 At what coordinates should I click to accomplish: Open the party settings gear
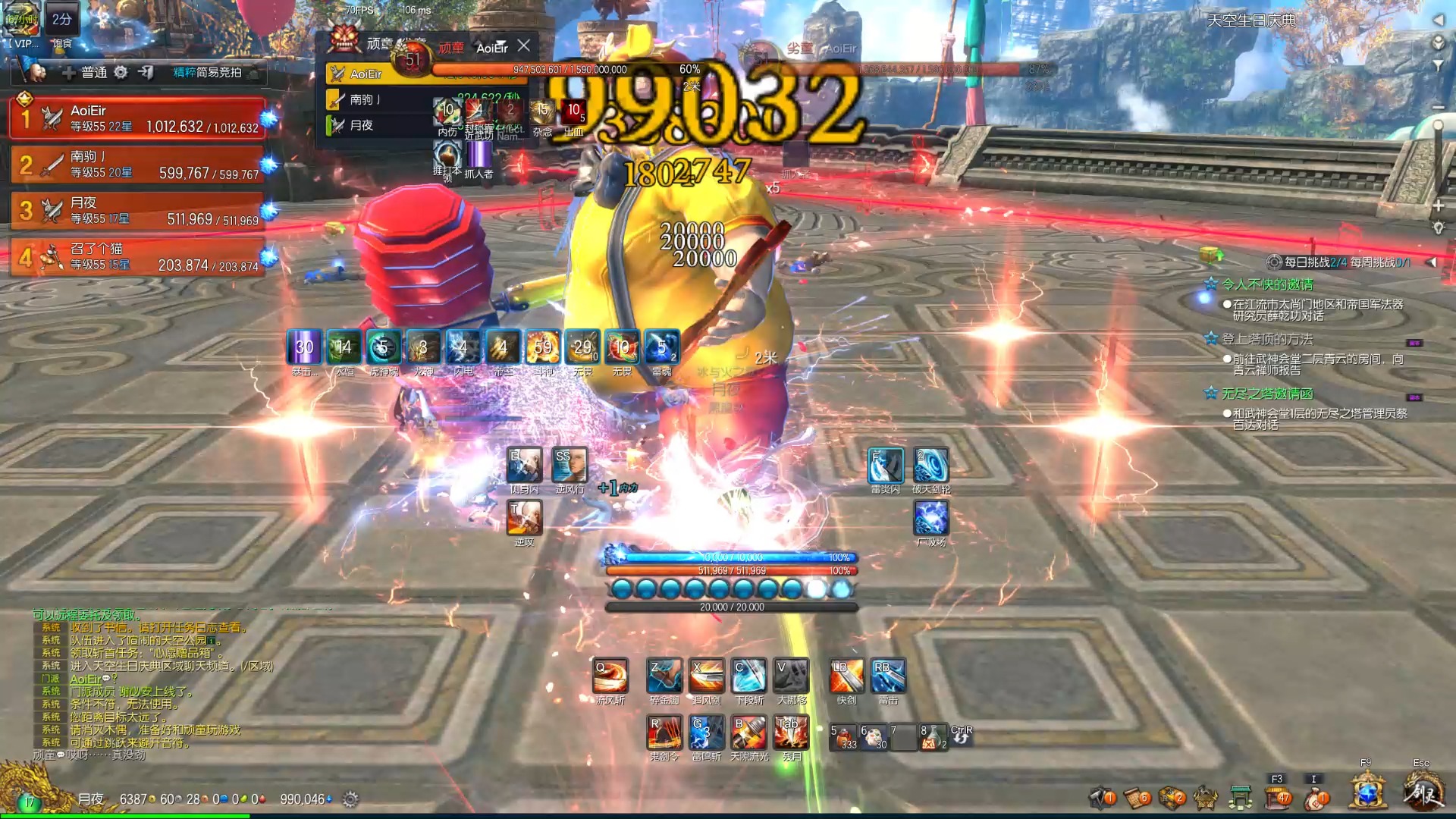click(121, 72)
